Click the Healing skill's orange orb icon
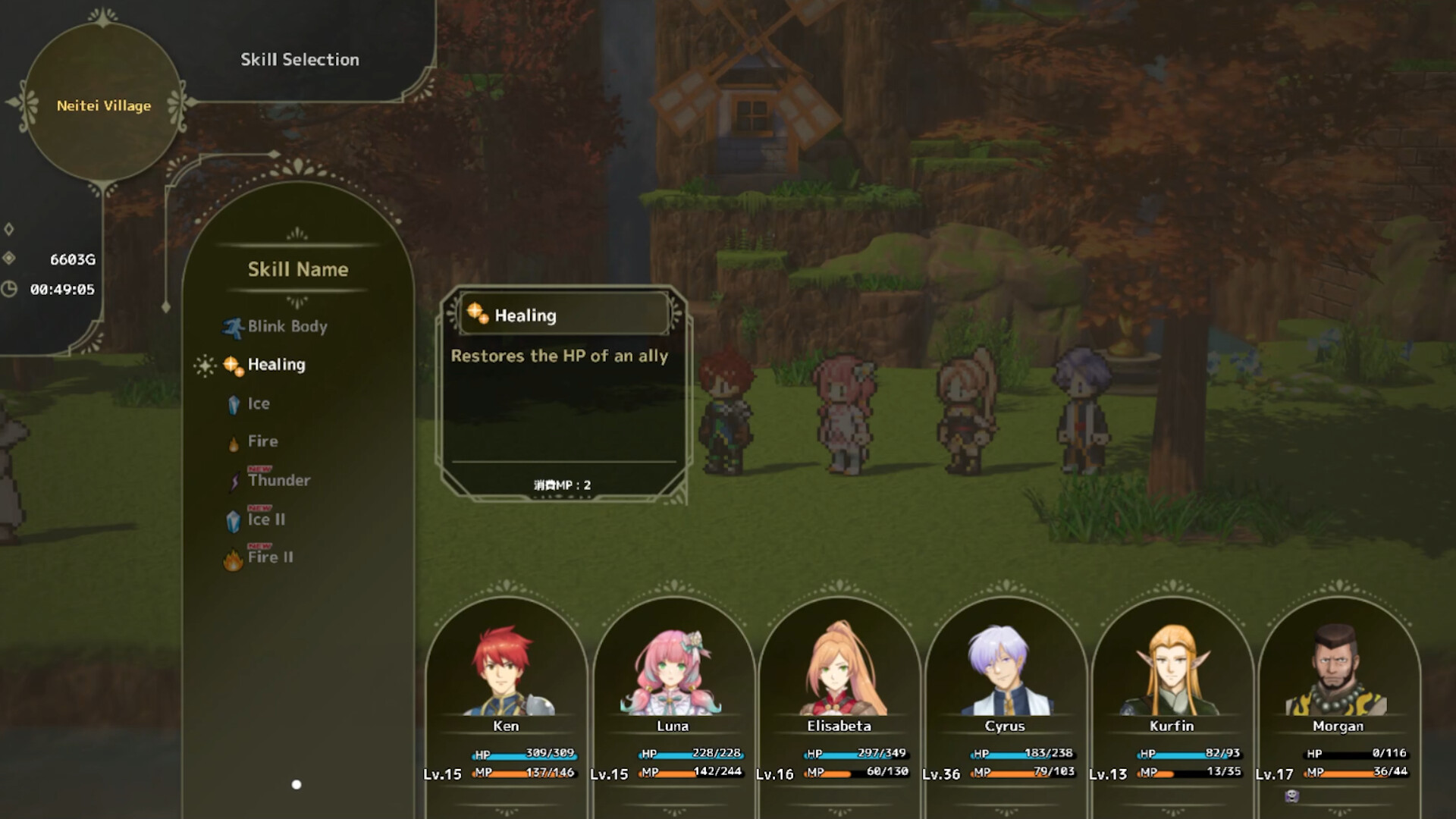 pos(231,364)
